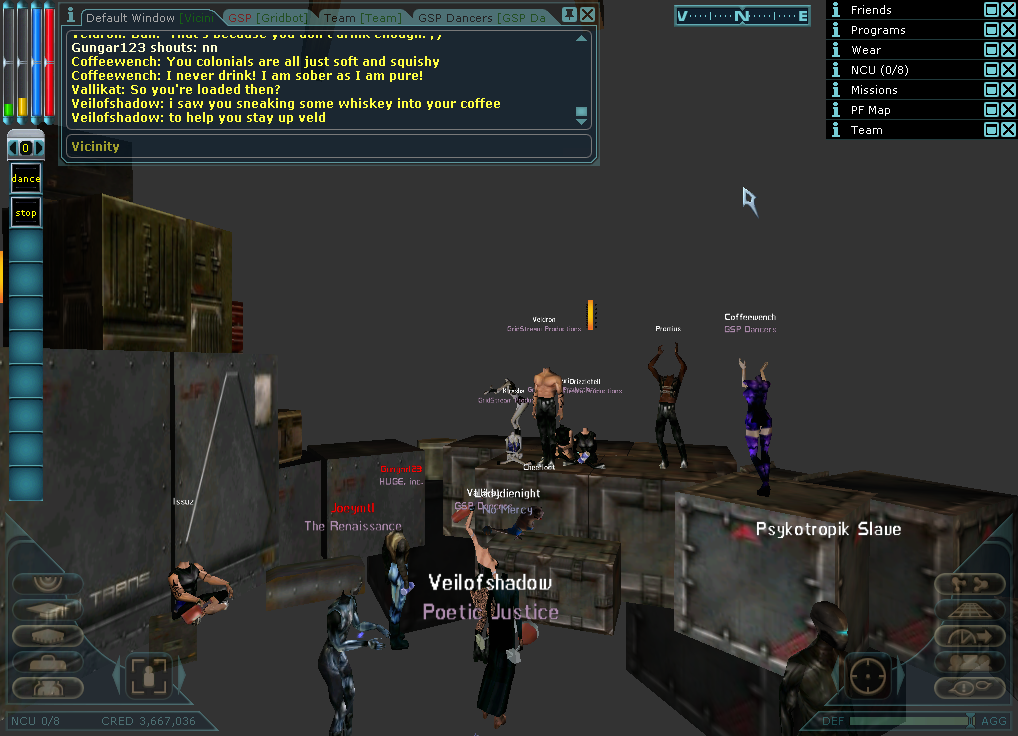This screenshot has height=736, width=1018.
Task: Open the Programs panel entry
Action: [878, 30]
